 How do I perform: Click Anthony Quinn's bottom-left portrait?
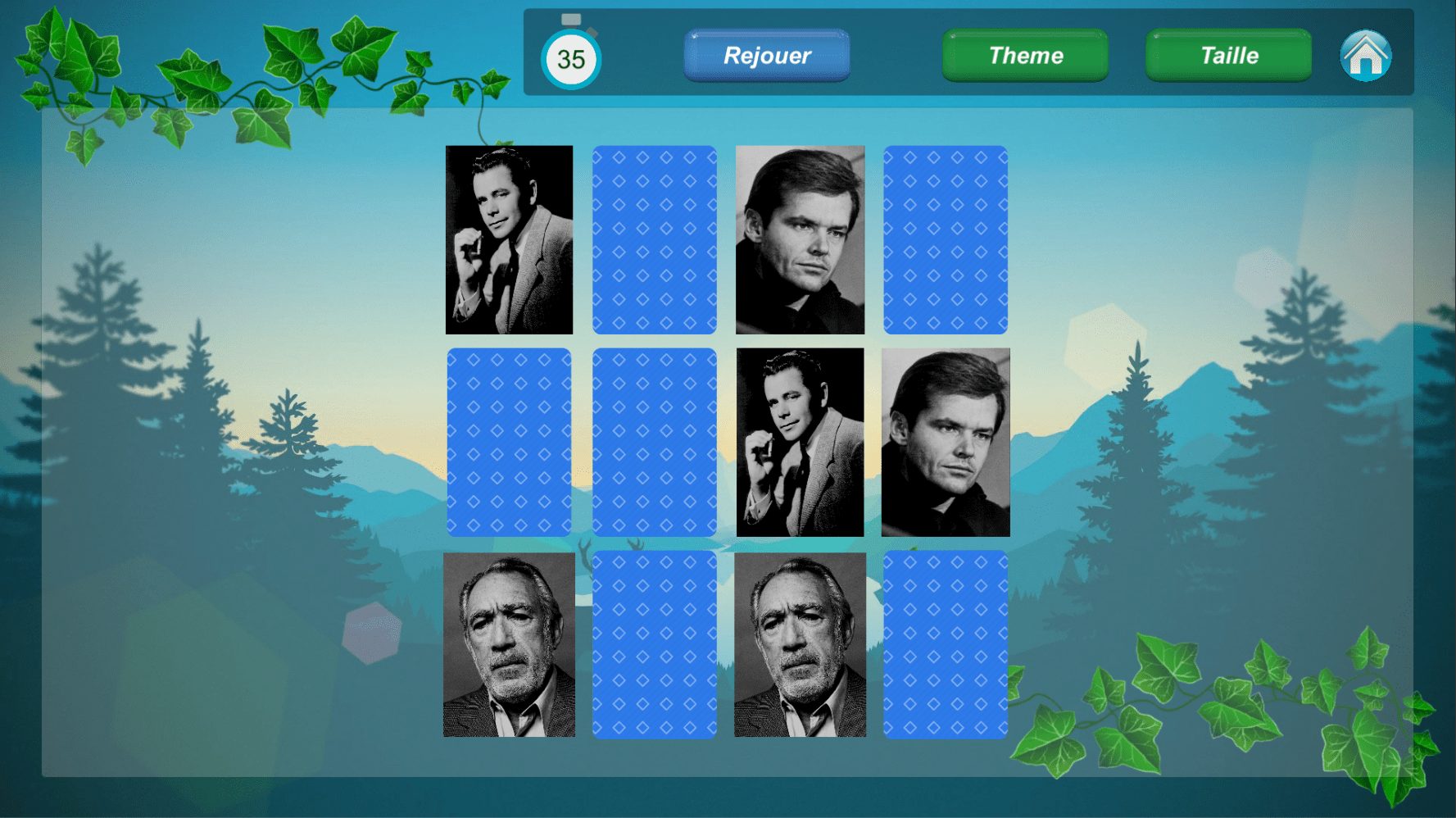click(x=509, y=646)
